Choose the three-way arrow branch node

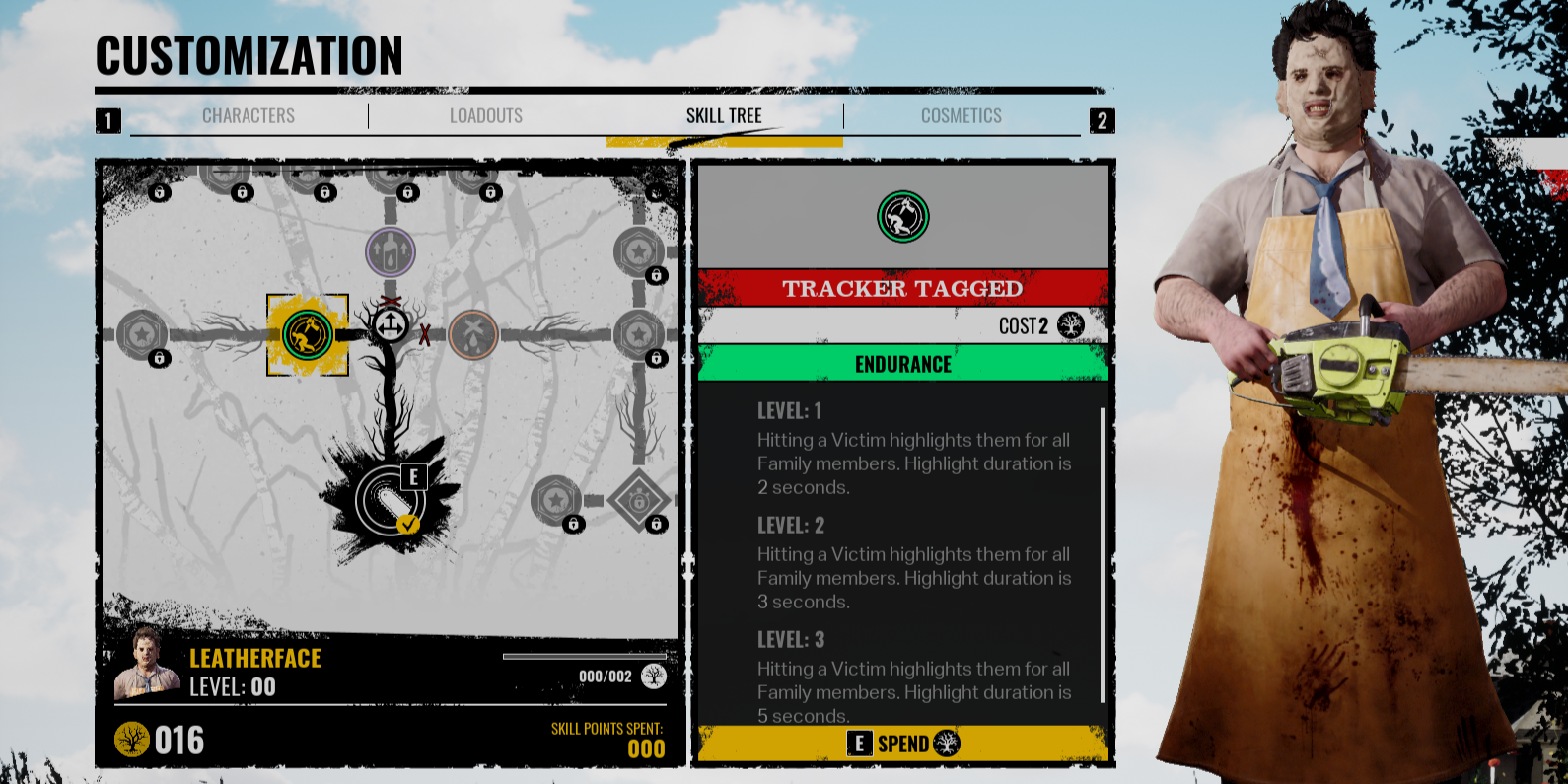(x=391, y=323)
